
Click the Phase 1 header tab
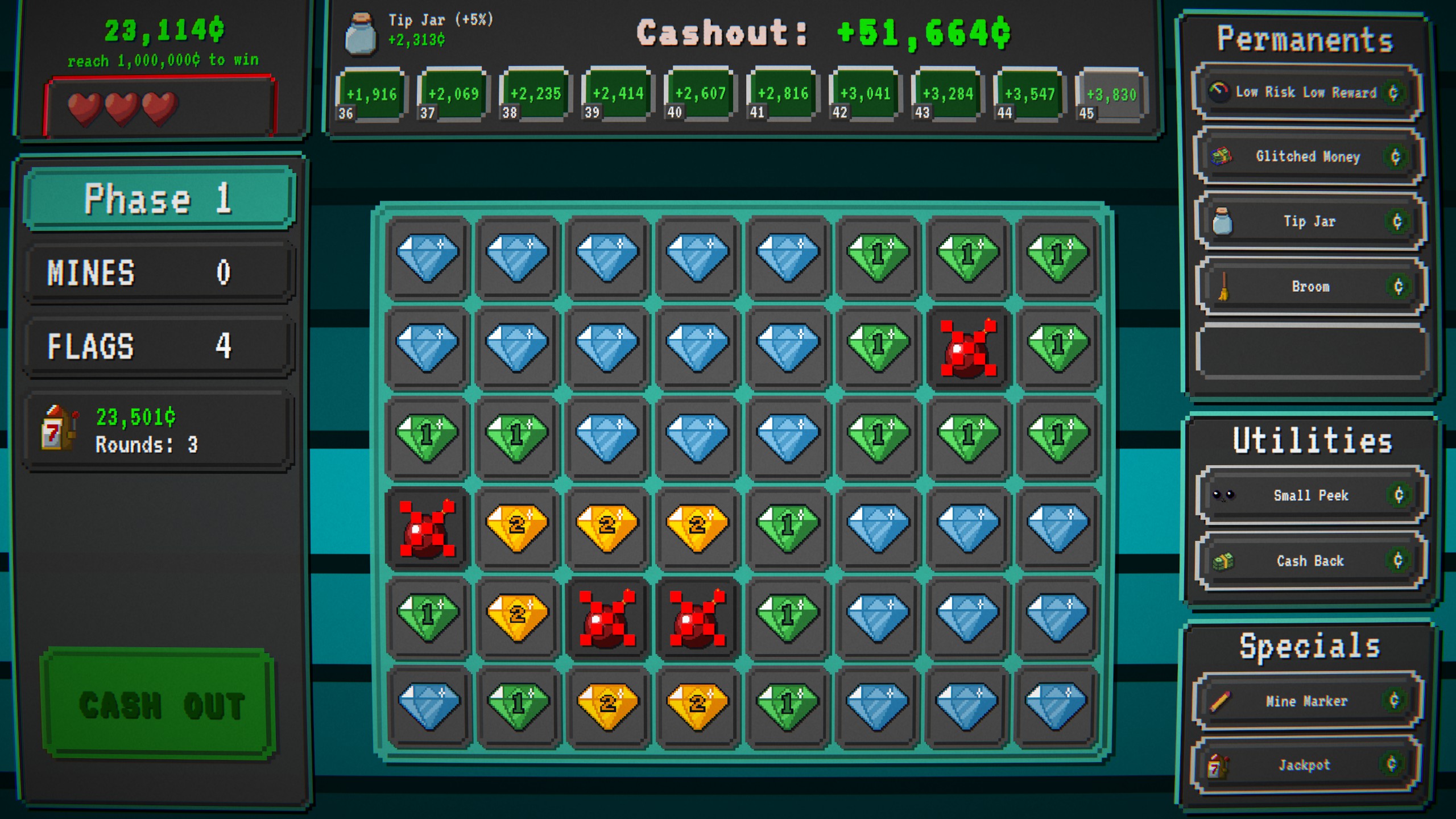pos(159,199)
